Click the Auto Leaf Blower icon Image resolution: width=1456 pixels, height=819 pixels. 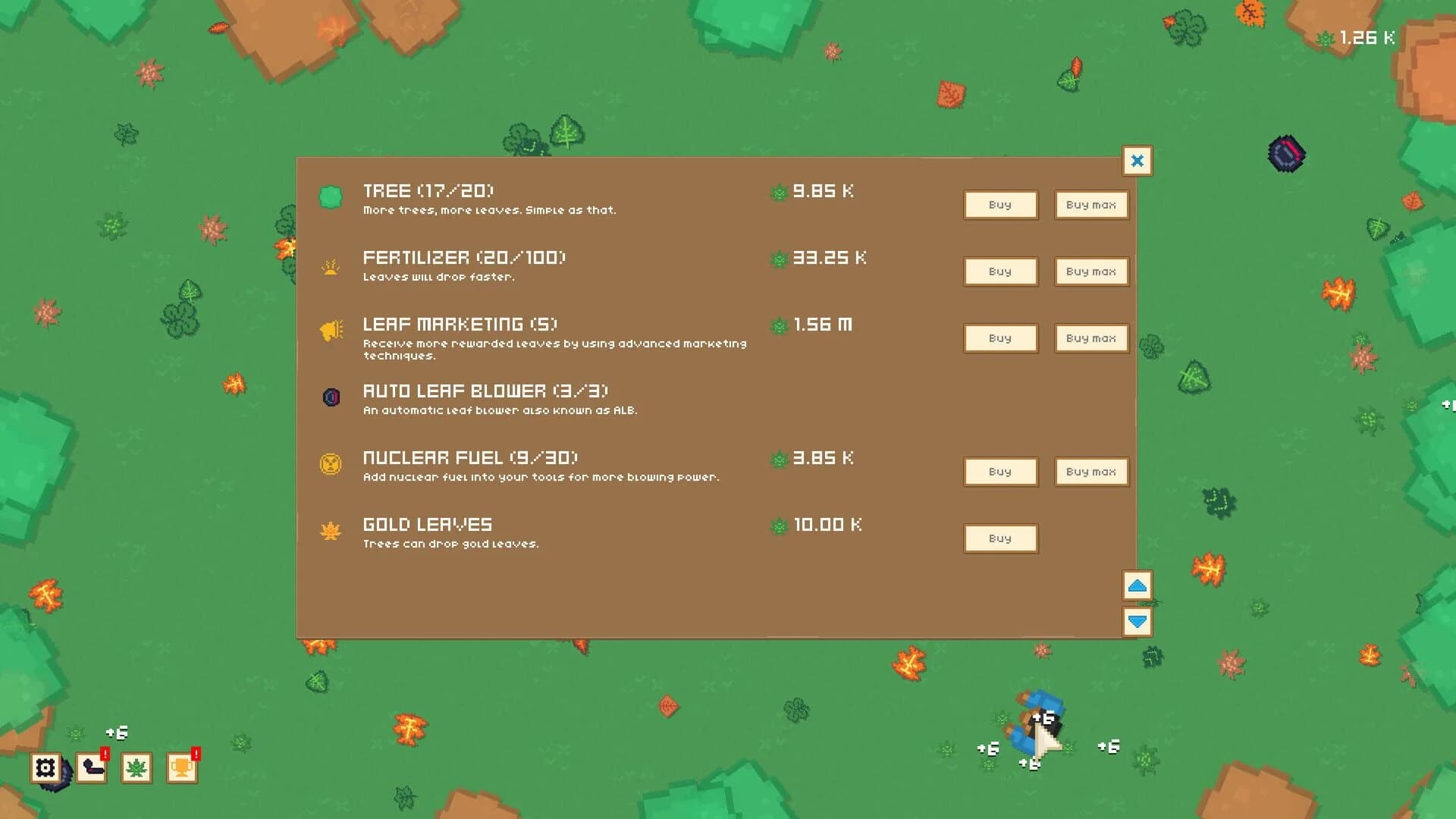pyautogui.click(x=331, y=397)
